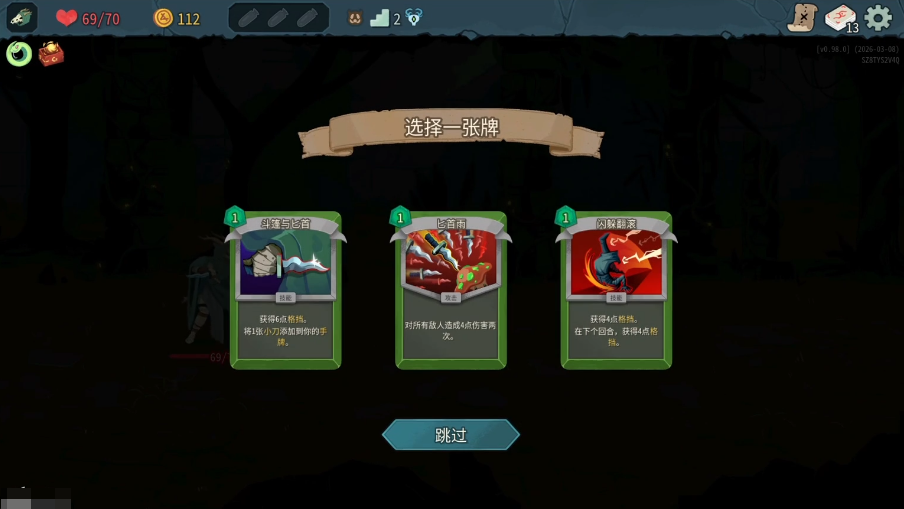Click the character portrait icon
This screenshot has width=904, height=509.
[x=22, y=17]
